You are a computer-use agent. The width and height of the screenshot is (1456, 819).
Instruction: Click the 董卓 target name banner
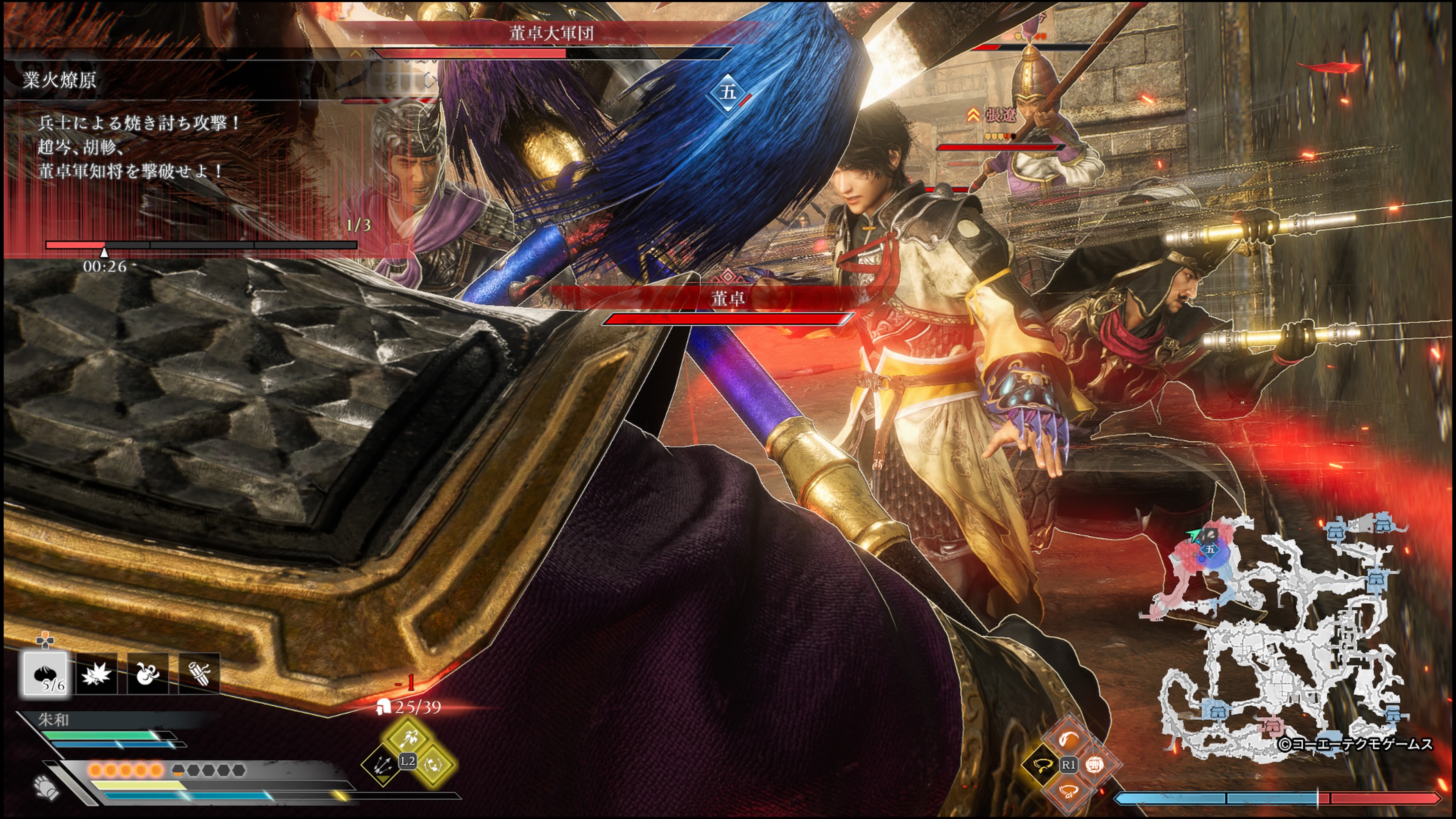point(728,298)
